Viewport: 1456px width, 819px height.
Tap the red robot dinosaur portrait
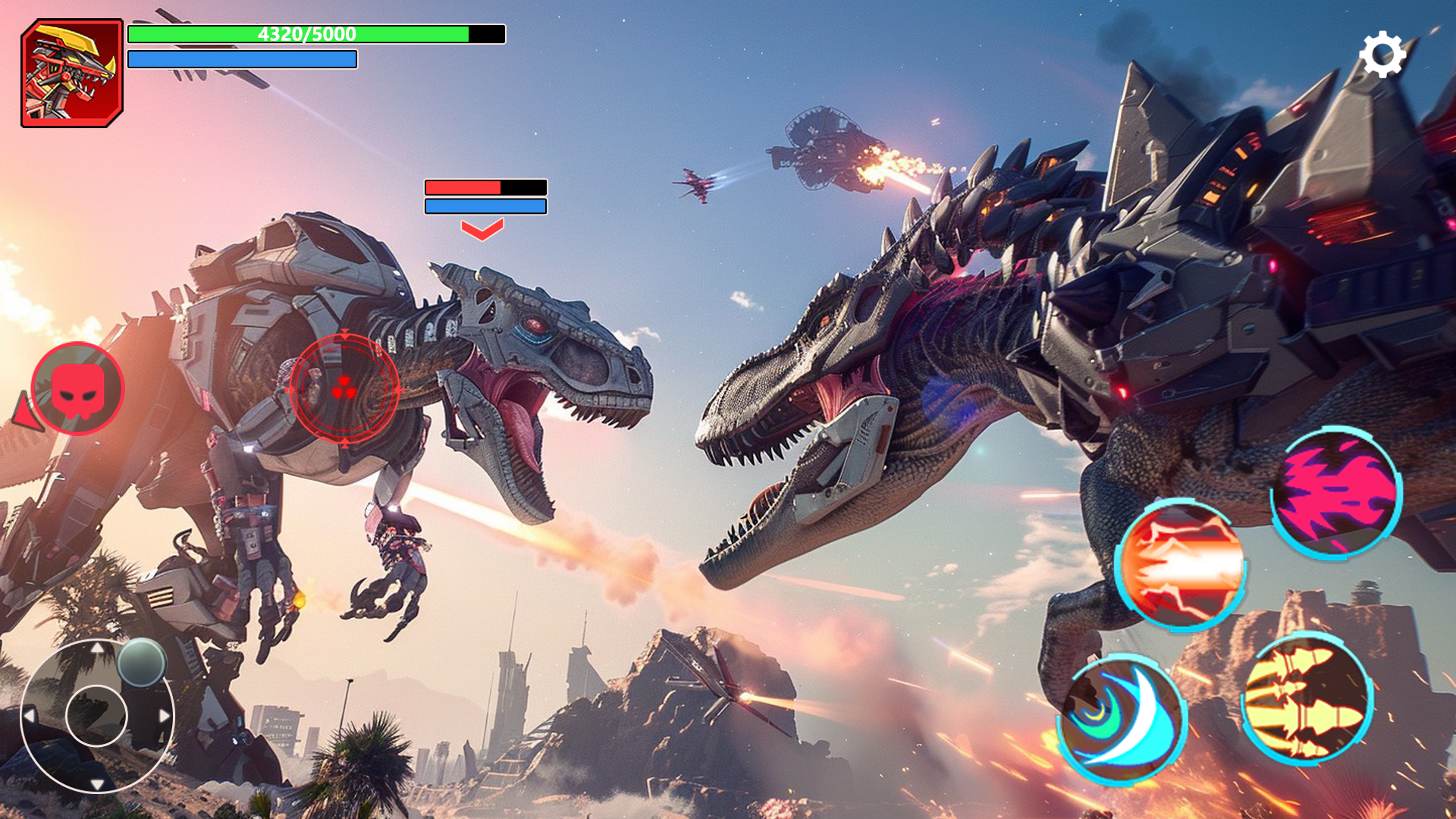click(x=72, y=74)
